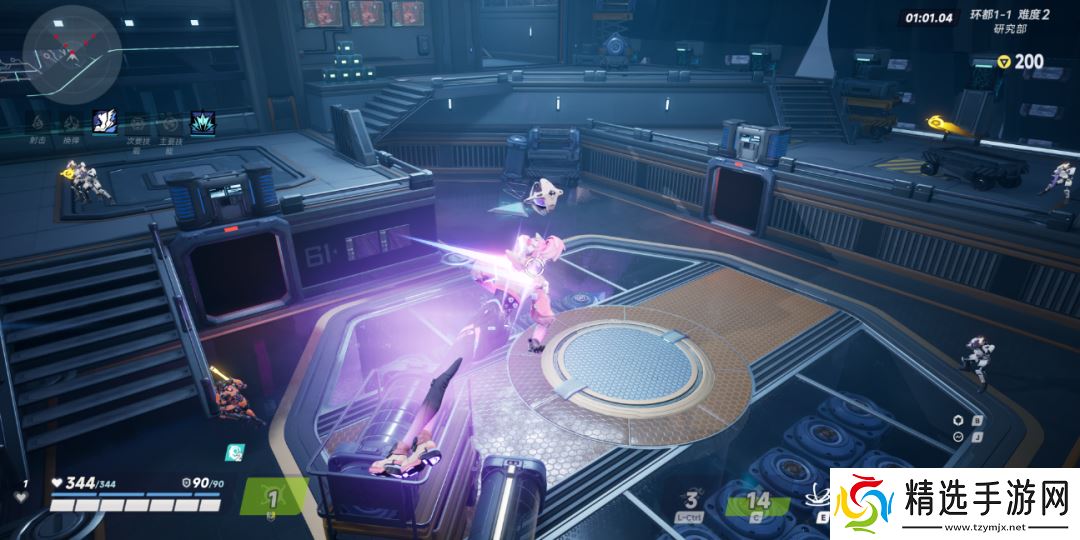The image size is (1080, 540).
Task: Trigger the white lotus ability icon
Action: [822, 495]
